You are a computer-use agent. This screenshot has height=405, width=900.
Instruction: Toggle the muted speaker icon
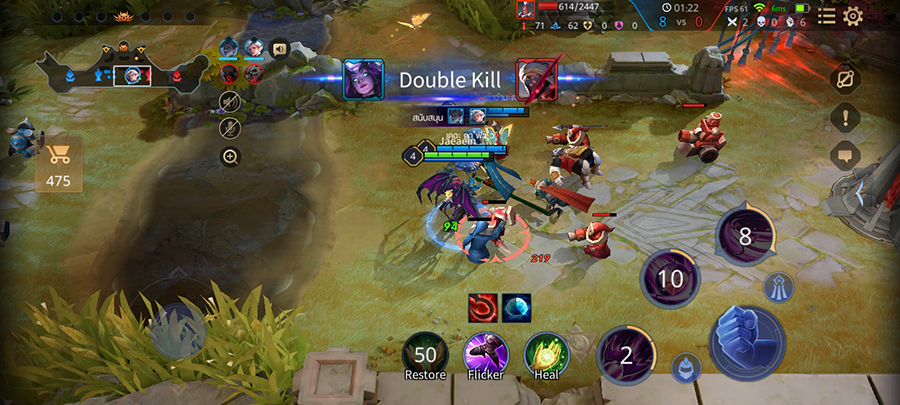[230, 101]
